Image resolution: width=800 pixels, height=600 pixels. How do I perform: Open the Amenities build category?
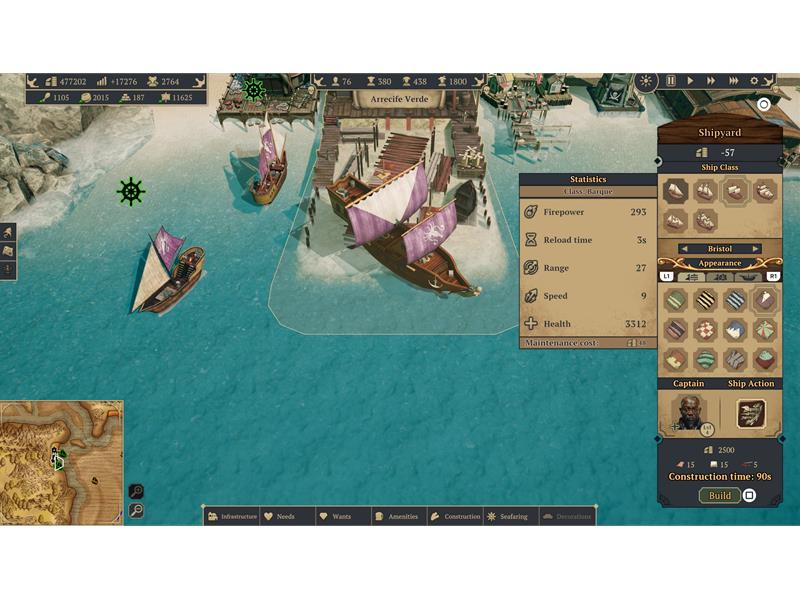(x=396, y=516)
